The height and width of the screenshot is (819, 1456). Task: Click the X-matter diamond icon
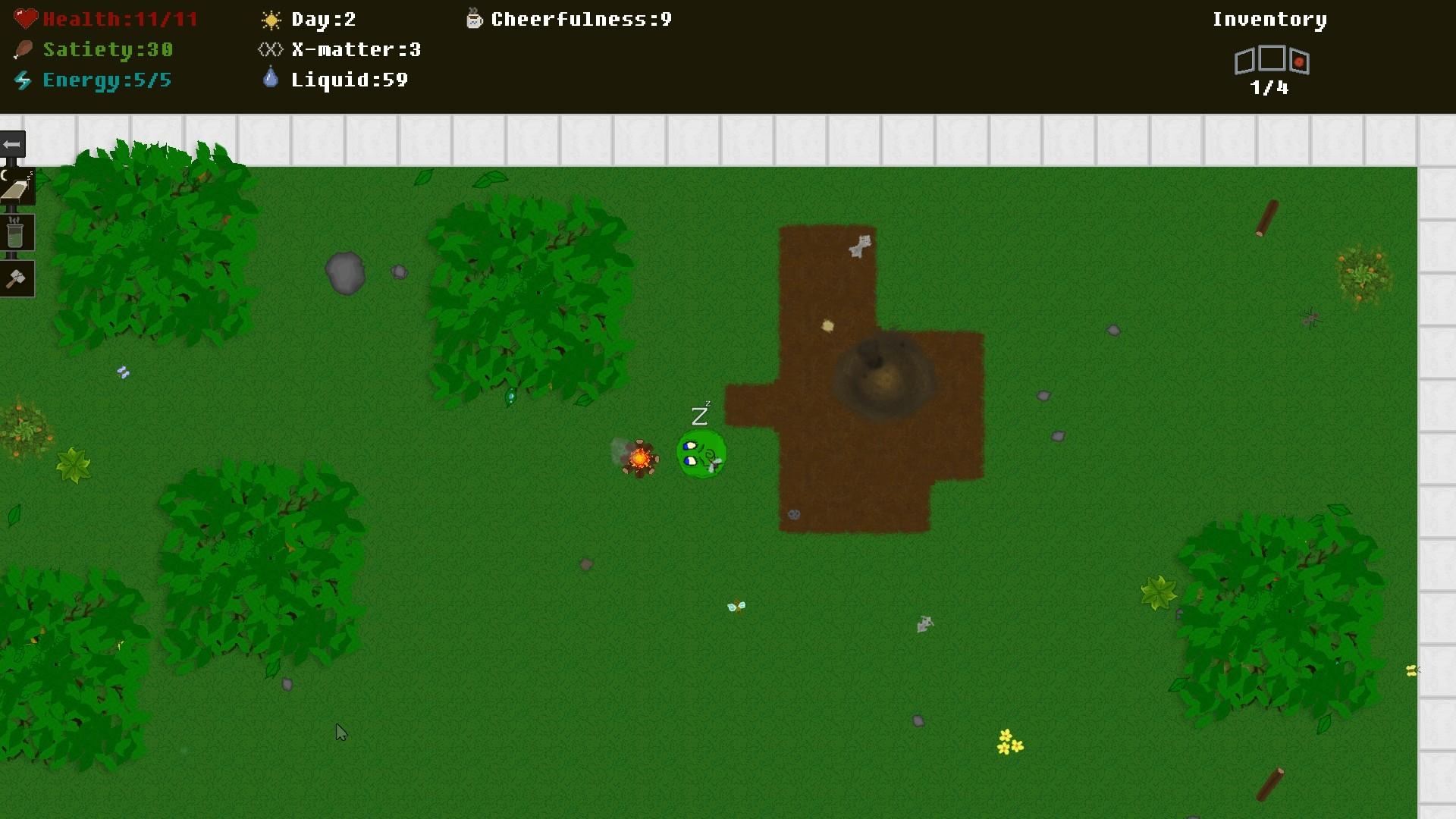(269, 49)
